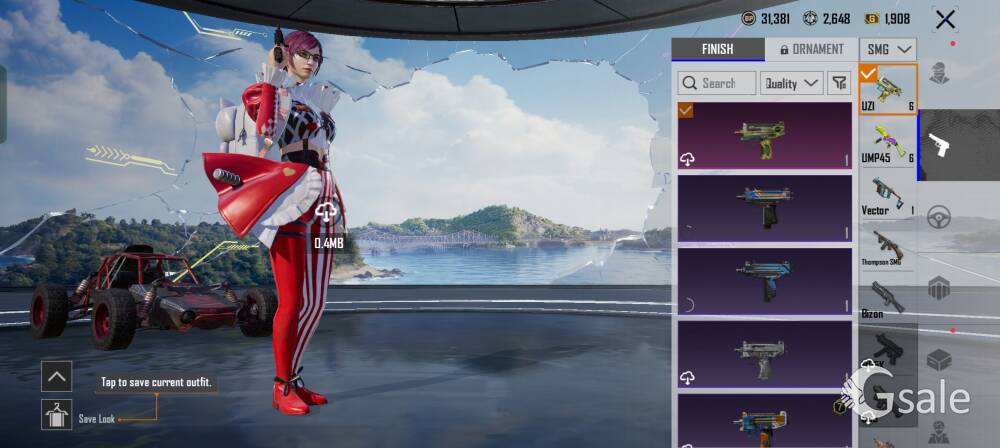Viewport: 1000px width, 448px height.
Task: Select the UMP45 weapon entry
Action: 888,142
